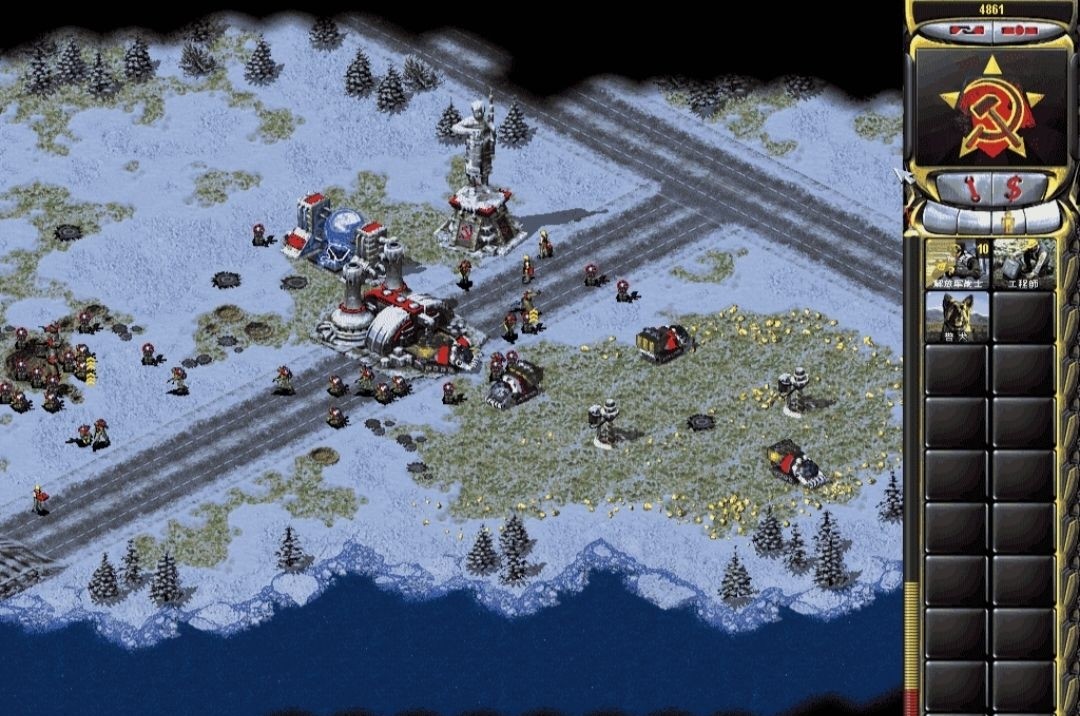Queue a conscript from the build panel
The image size is (1080, 716).
tap(957, 264)
